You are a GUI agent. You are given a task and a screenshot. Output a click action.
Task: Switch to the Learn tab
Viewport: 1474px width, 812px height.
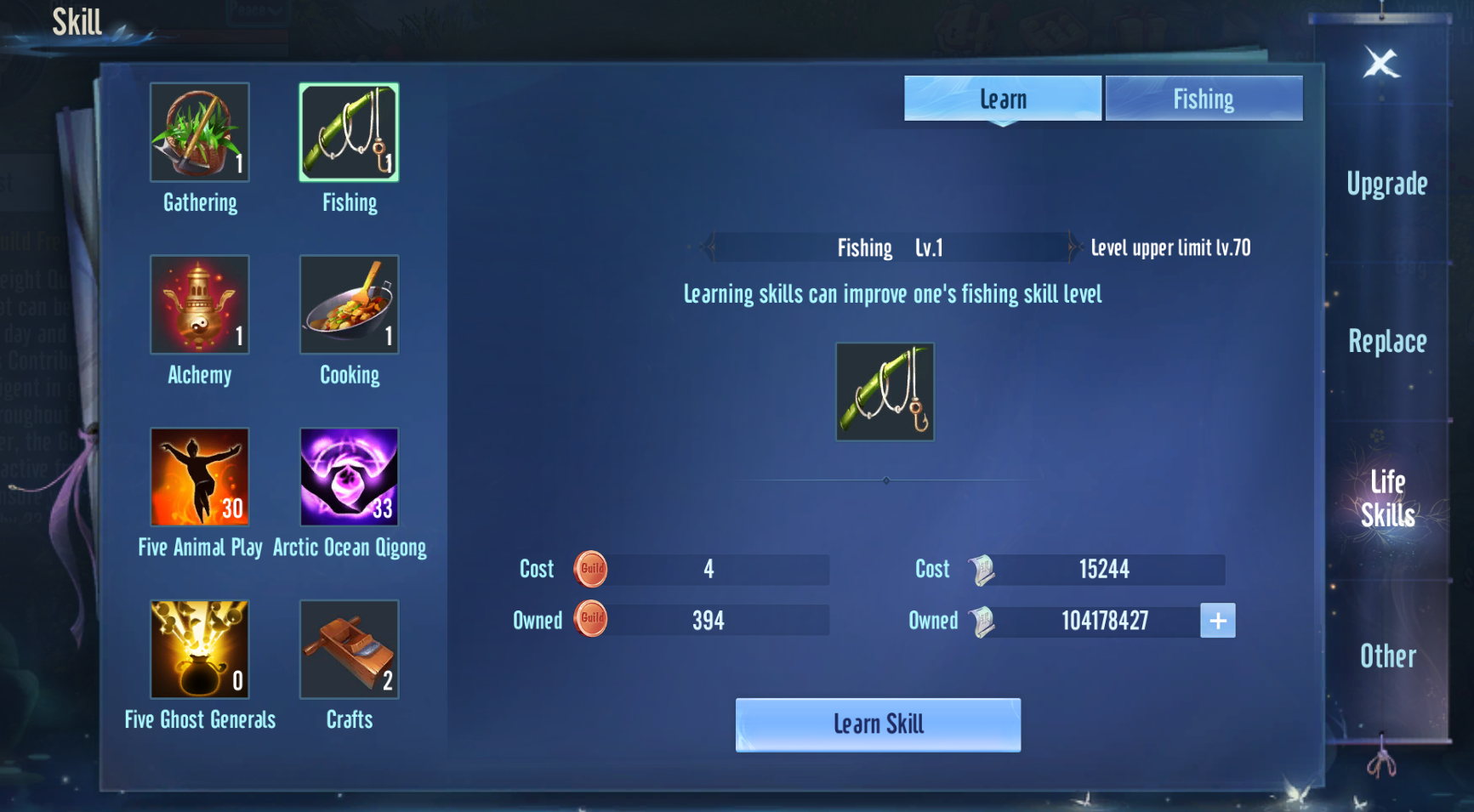(x=1003, y=99)
